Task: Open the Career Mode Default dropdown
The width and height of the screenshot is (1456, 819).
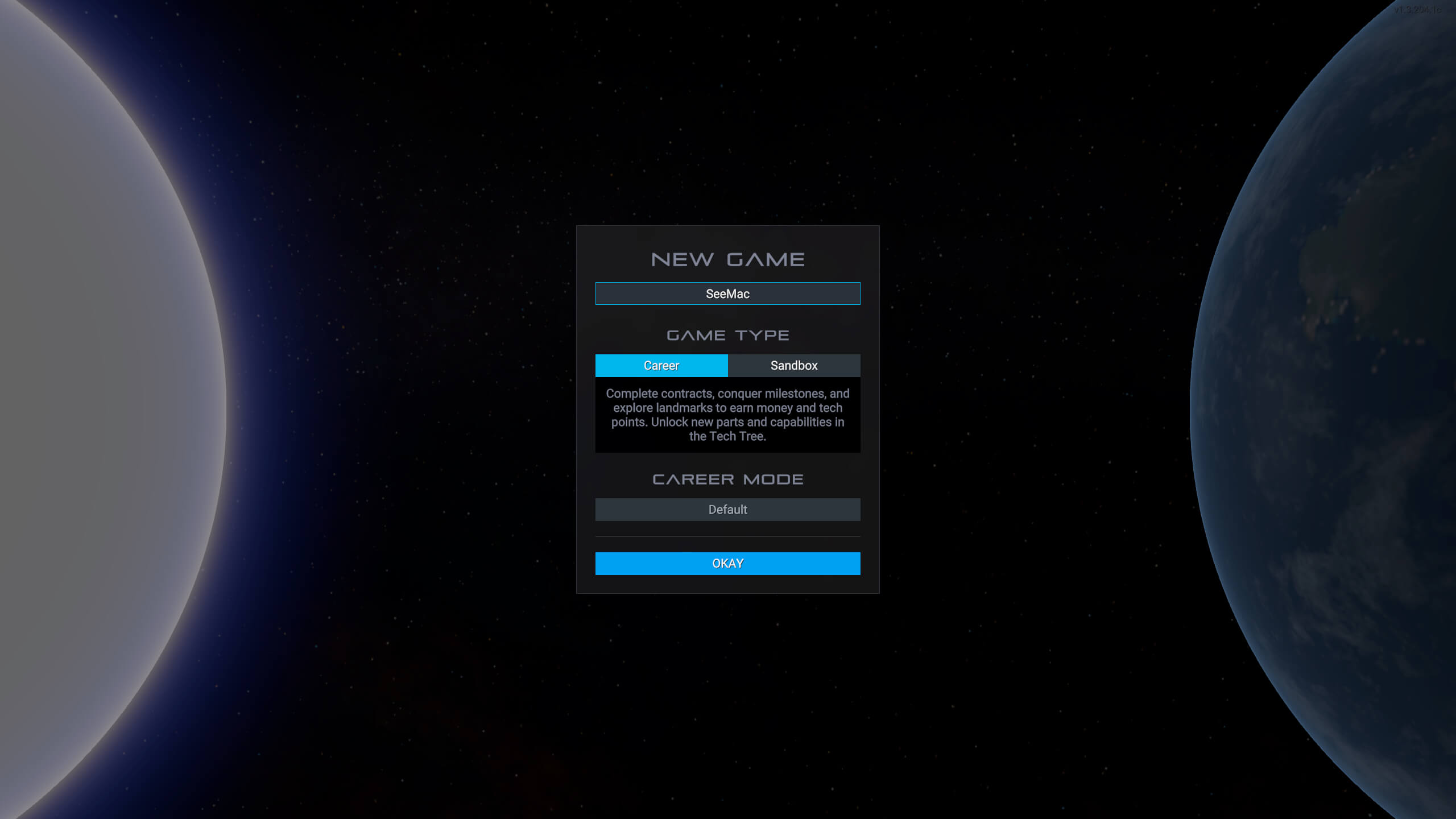Action: pos(727,510)
